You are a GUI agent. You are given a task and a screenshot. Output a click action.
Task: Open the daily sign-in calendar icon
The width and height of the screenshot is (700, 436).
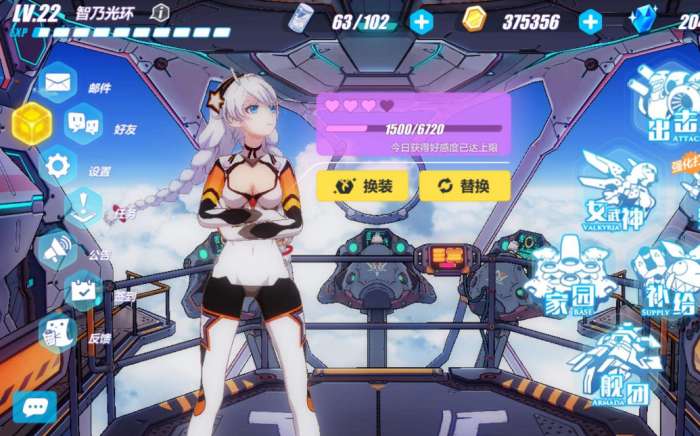84,290
